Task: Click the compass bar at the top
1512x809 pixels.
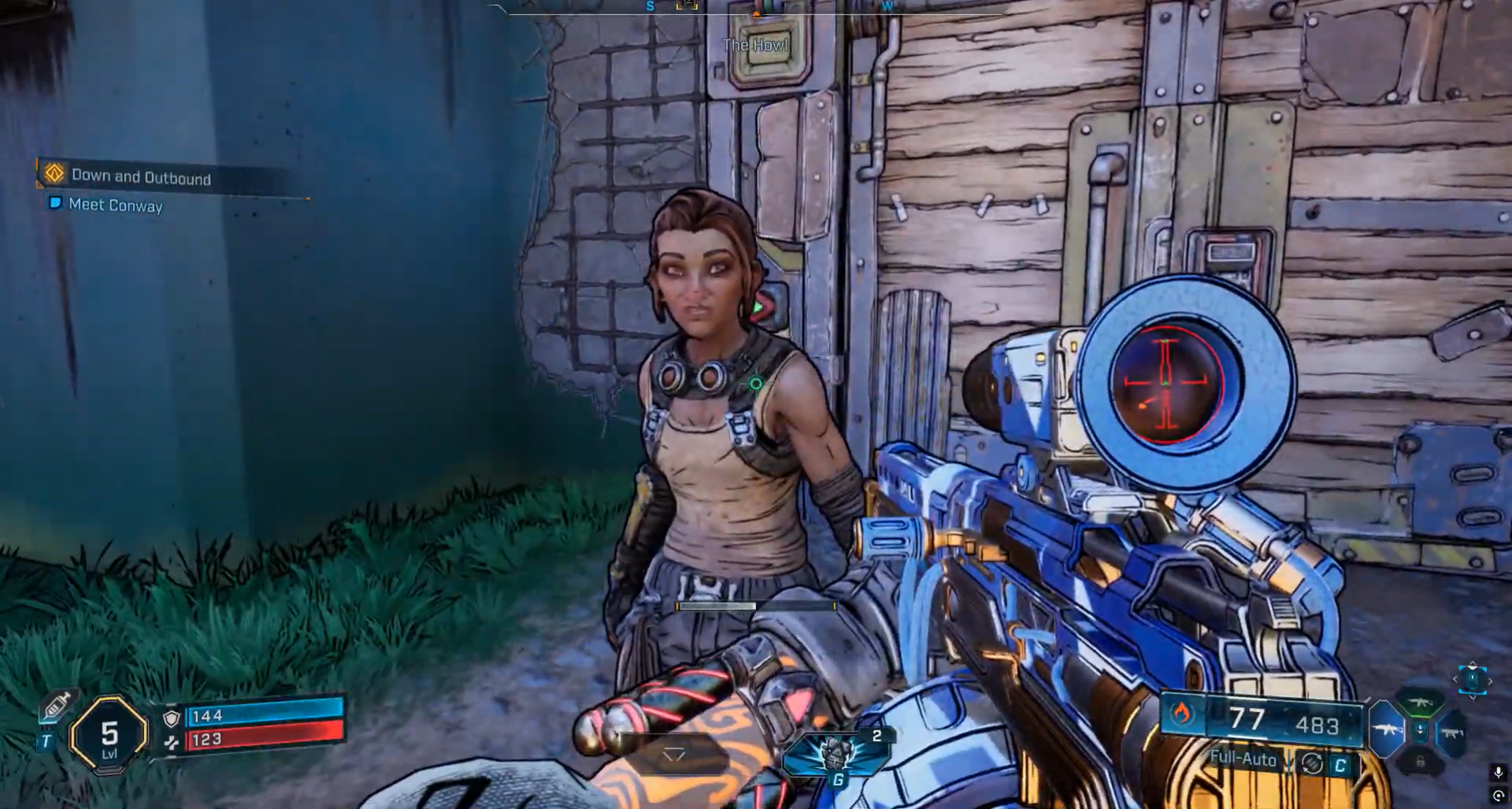Action: tap(754, 7)
